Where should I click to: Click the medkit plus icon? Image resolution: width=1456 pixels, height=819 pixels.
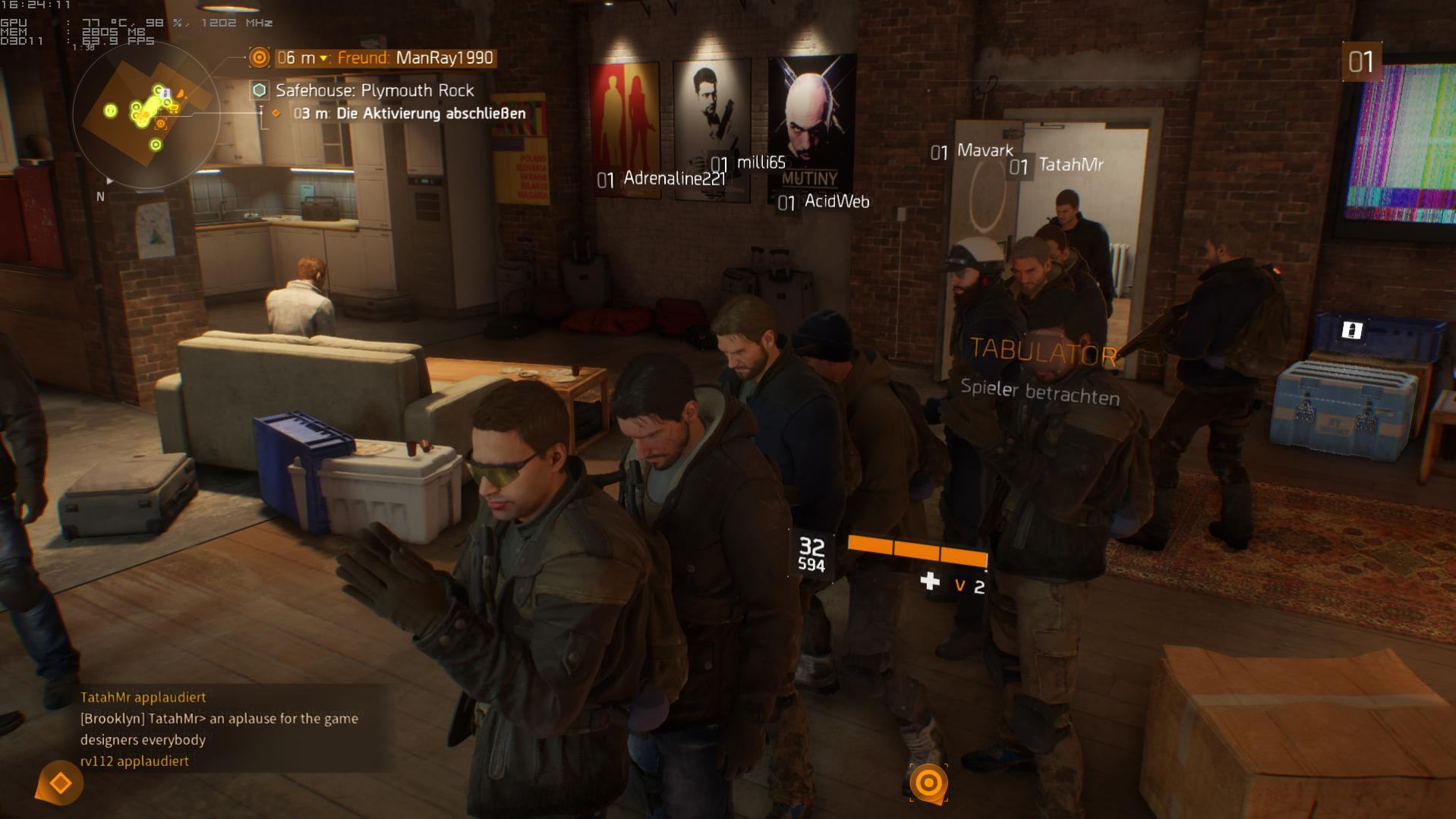tap(930, 581)
